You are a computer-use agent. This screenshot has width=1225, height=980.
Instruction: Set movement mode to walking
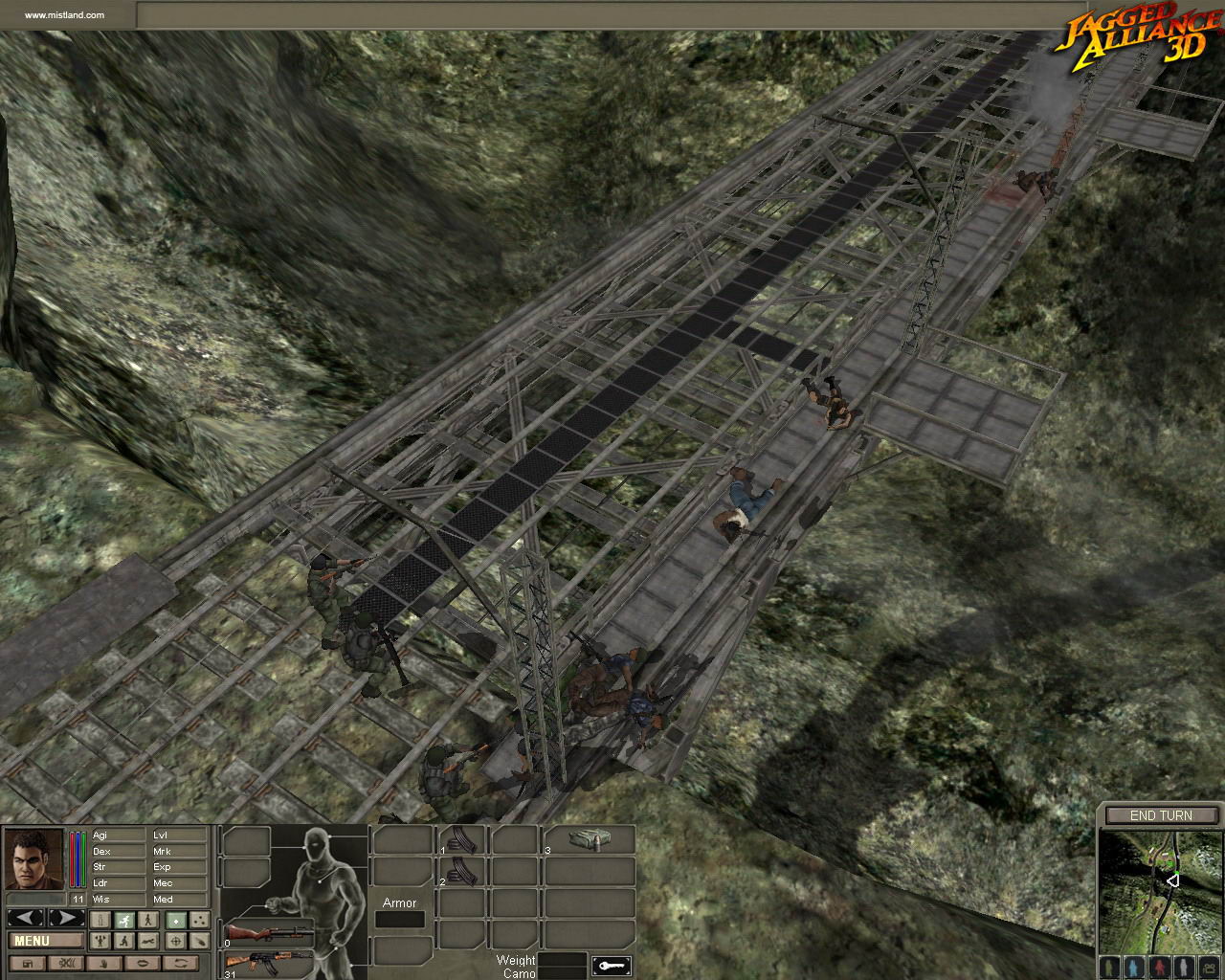point(149,920)
